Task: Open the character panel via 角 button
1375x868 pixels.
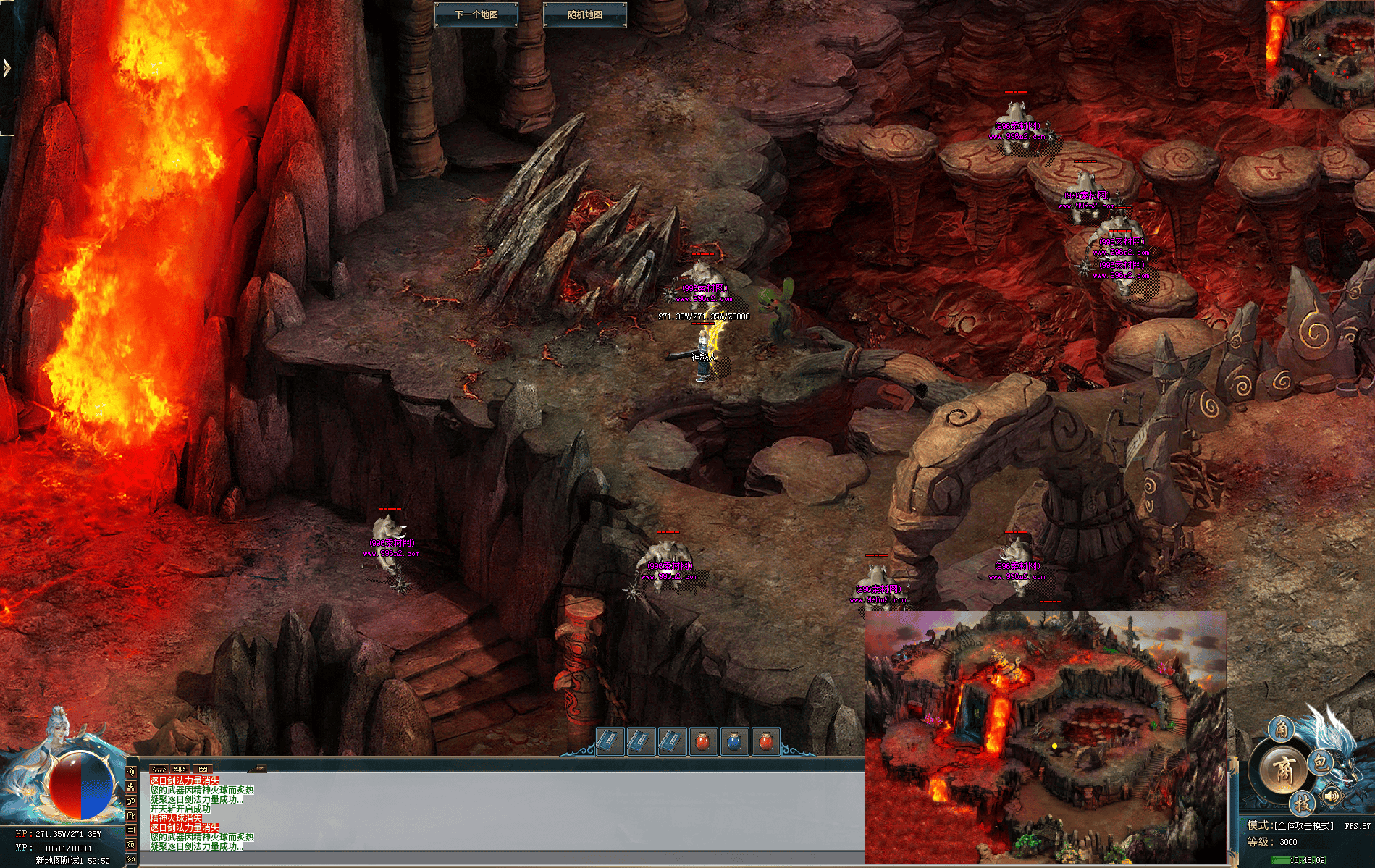Action: tap(1281, 729)
